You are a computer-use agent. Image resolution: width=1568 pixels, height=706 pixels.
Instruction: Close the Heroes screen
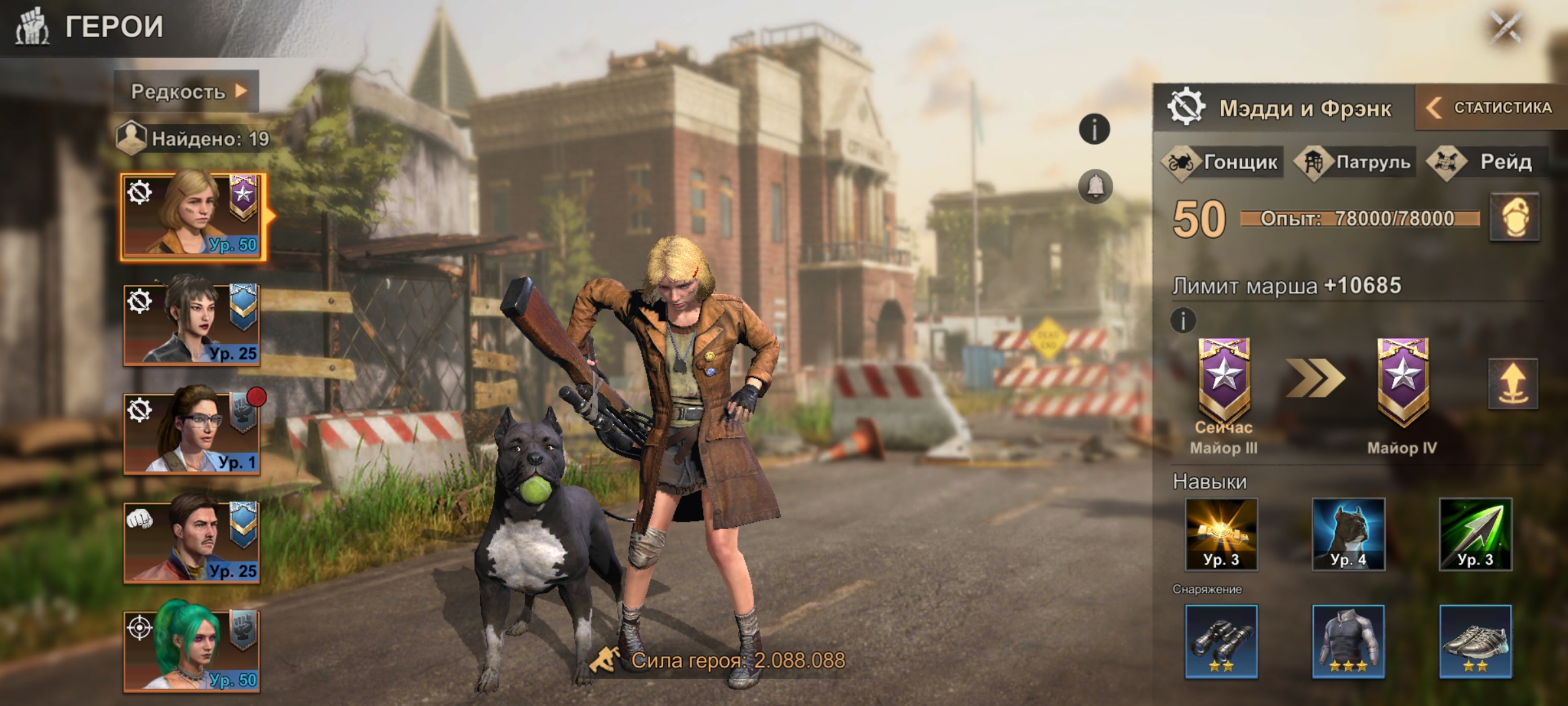[1506, 27]
